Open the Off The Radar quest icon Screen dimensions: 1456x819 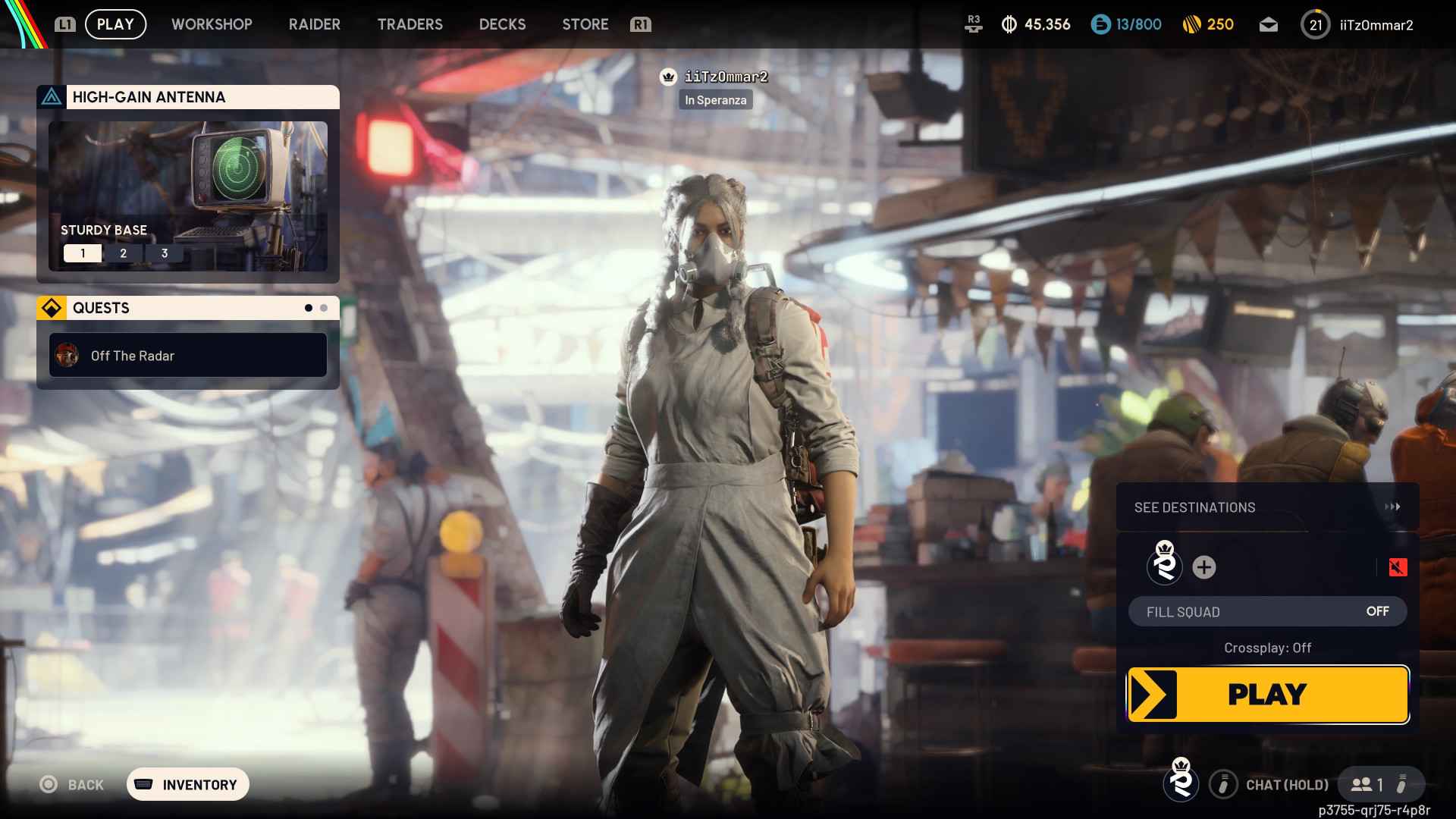click(x=68, y=355)
